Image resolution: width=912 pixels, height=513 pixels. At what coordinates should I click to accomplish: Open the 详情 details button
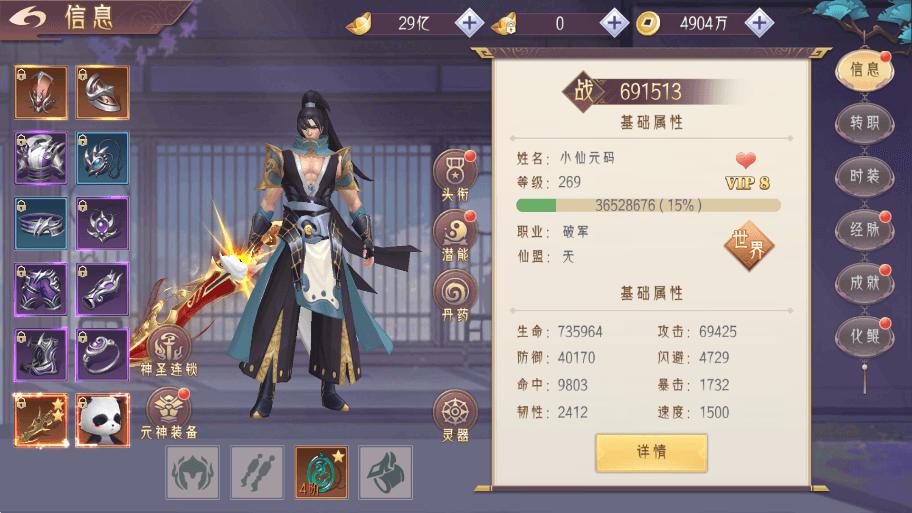651,452
